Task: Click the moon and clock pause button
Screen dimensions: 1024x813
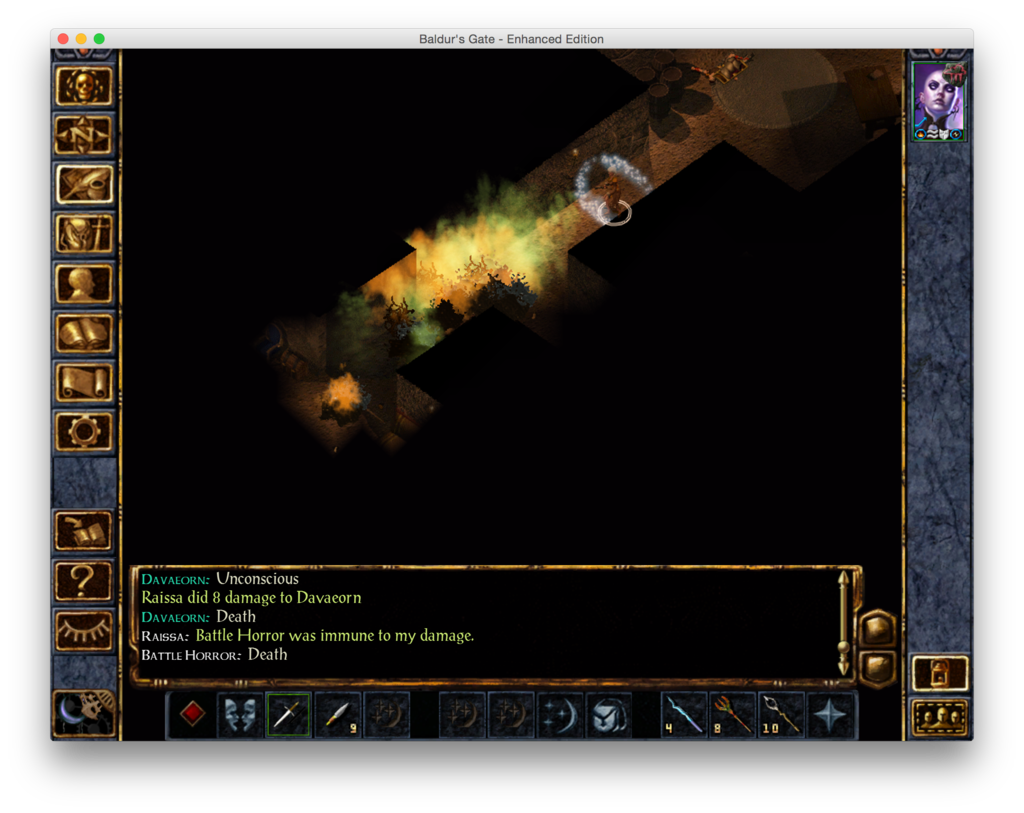Action: pos(84,712)
